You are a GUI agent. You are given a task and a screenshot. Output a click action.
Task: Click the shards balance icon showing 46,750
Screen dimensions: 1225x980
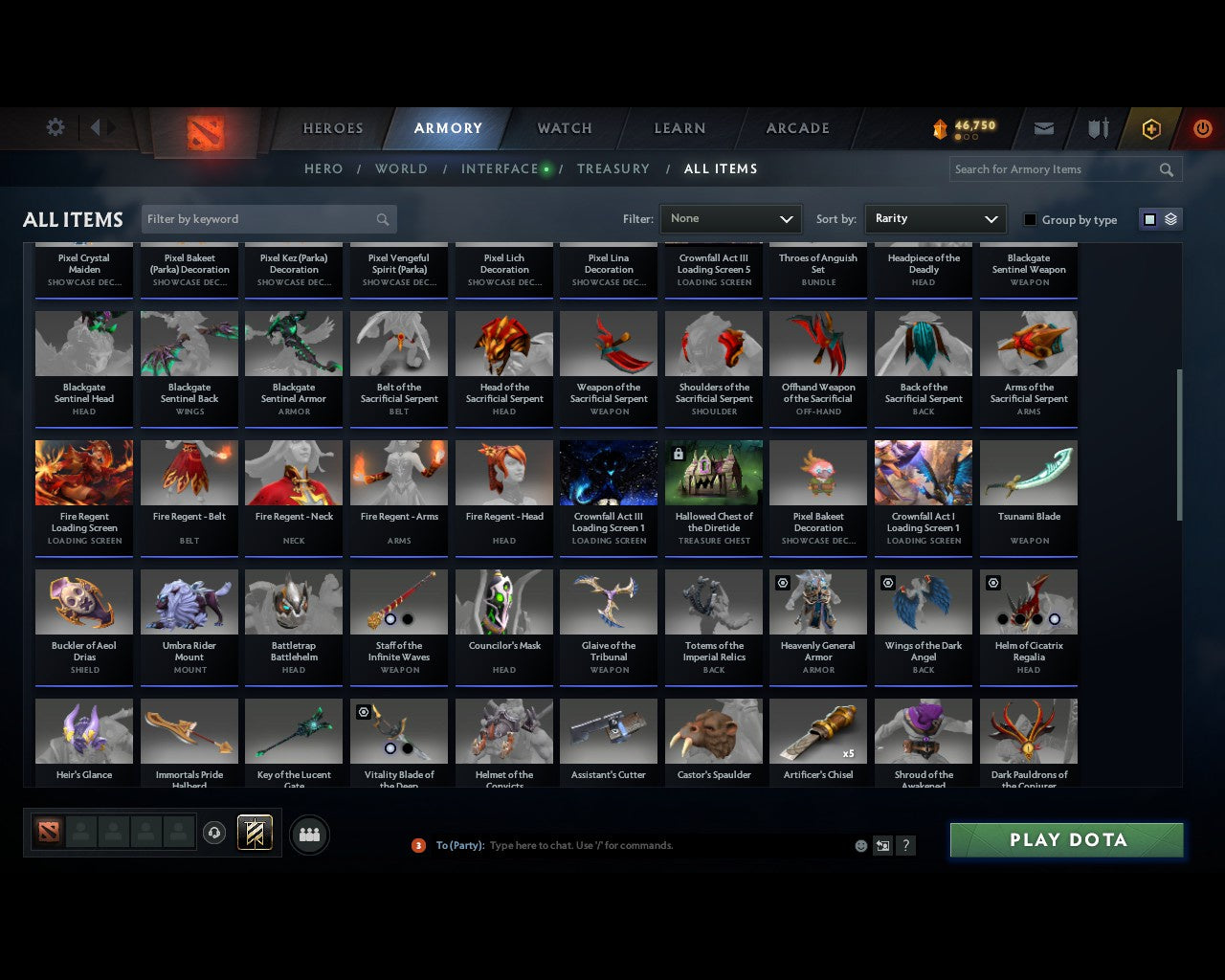(x=944, y=125)
